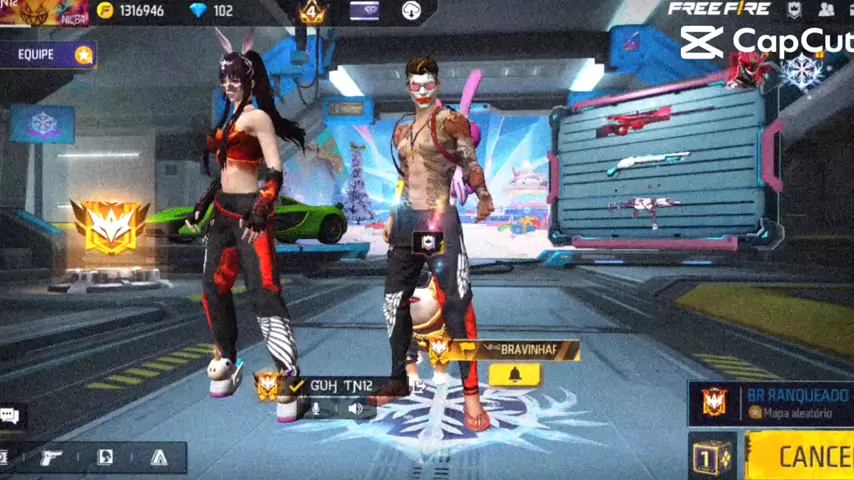Open the friends icon at top right
The height and width of the screenshot is (480, 854).
[x=826, y=10]
